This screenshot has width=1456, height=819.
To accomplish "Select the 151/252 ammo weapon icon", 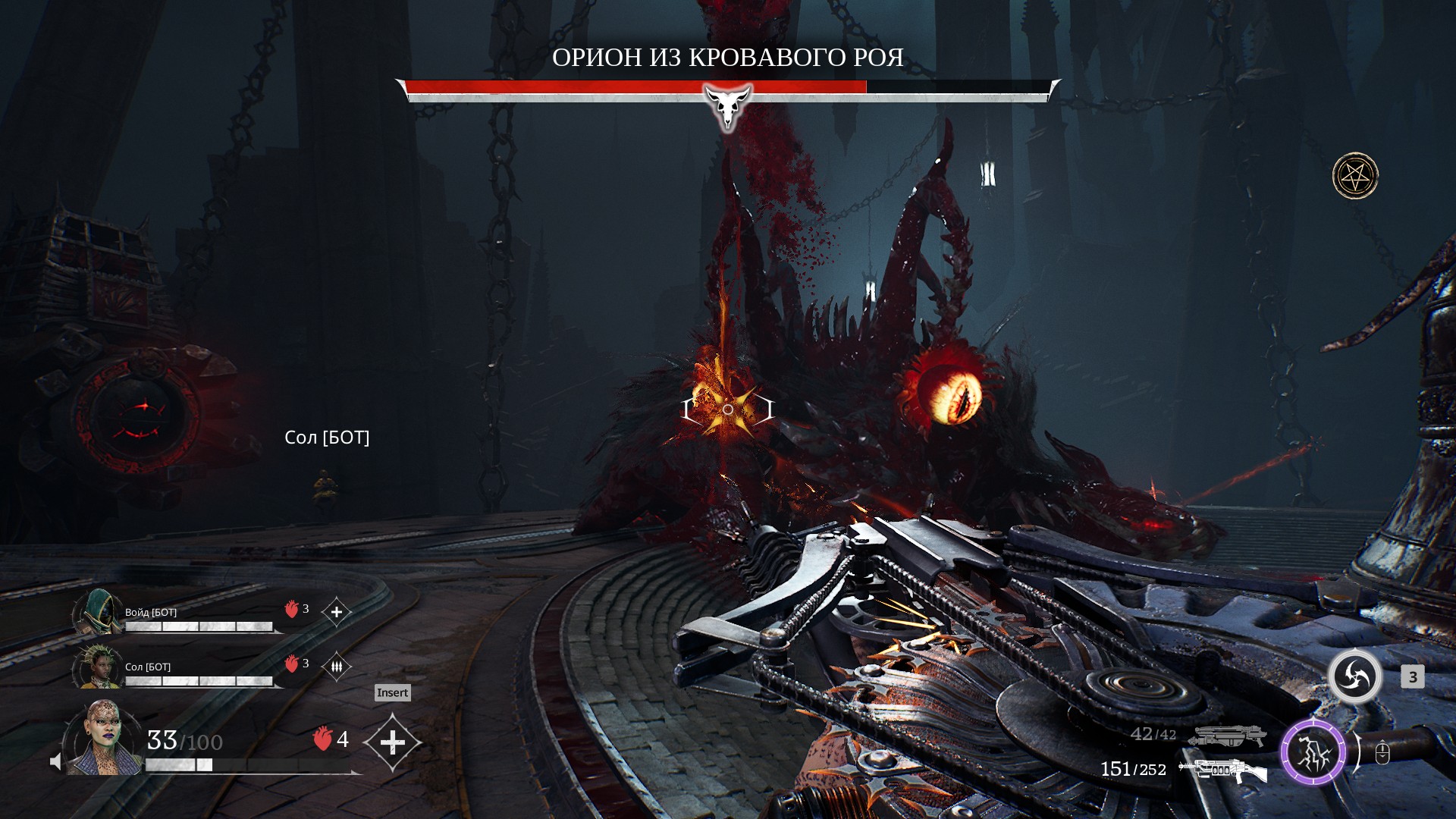I will tap(1222, 770).
